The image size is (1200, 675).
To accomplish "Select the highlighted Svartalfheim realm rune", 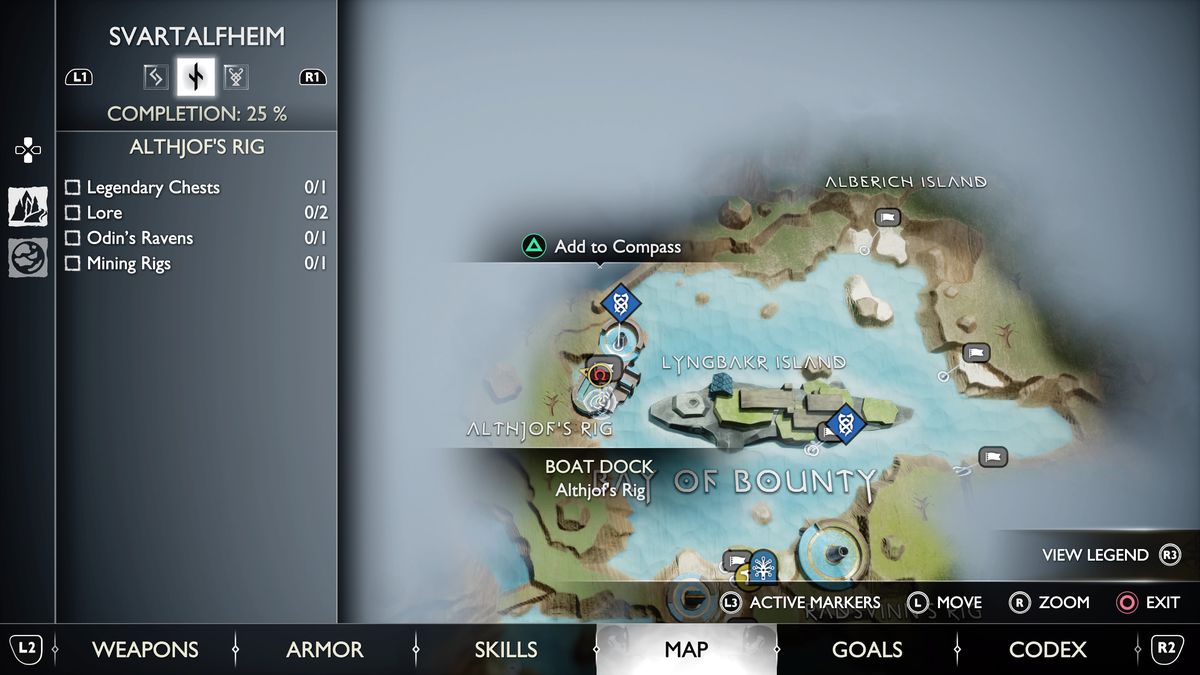I will tap(196, 76).
